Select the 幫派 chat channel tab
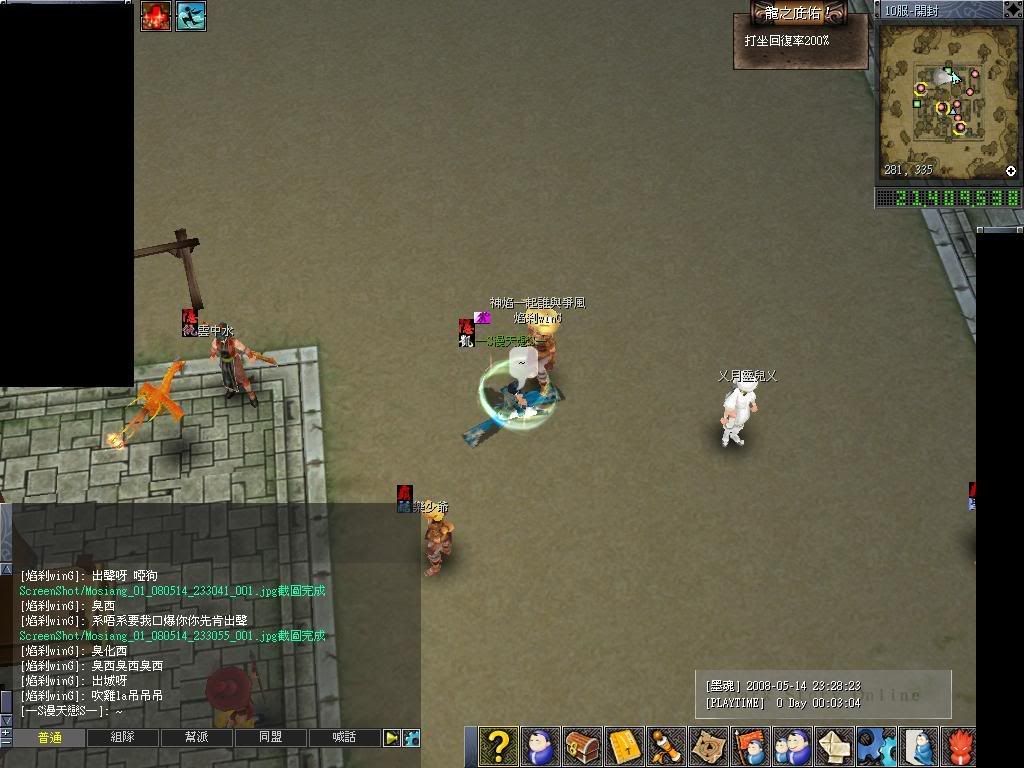 pos(197,738)
